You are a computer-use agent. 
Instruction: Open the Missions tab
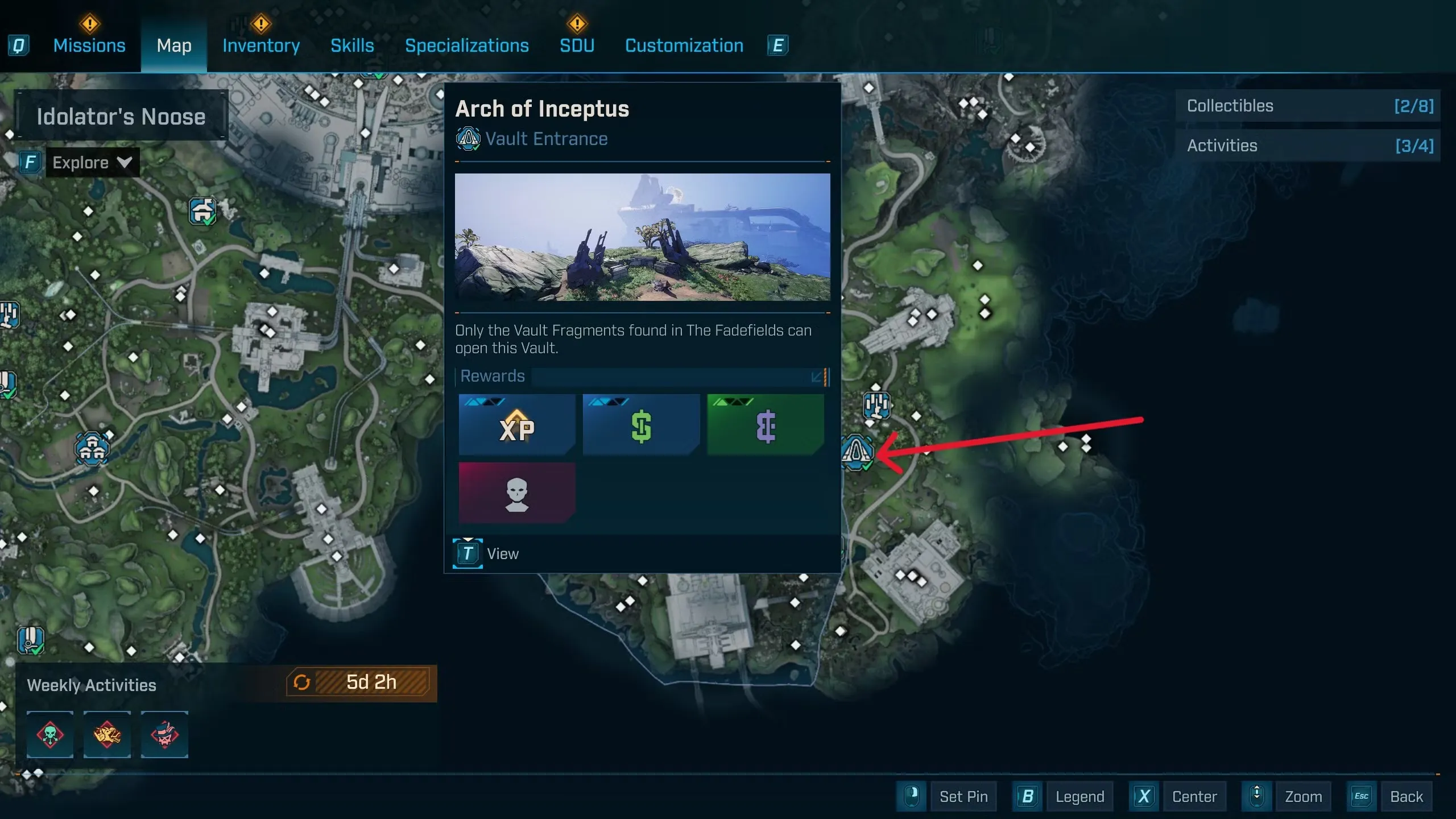click(89, 45)
